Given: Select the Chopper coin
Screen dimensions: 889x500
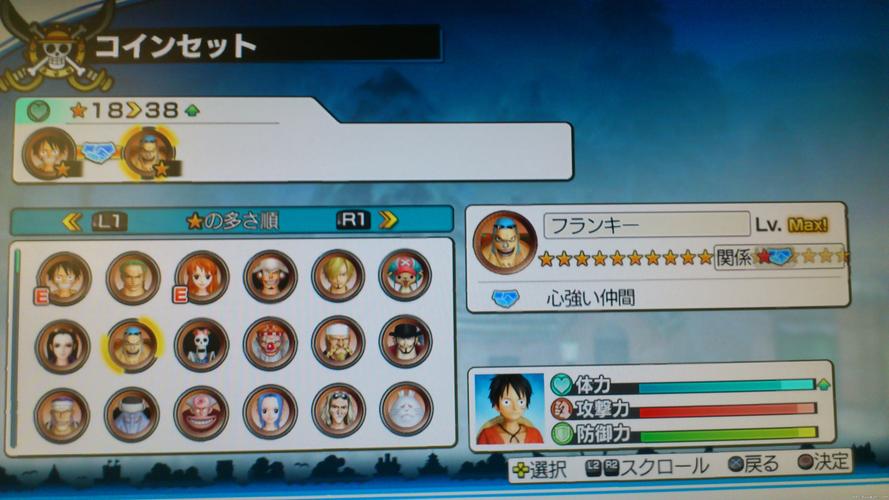Looking at the screenshot, I should coord(406,275).
